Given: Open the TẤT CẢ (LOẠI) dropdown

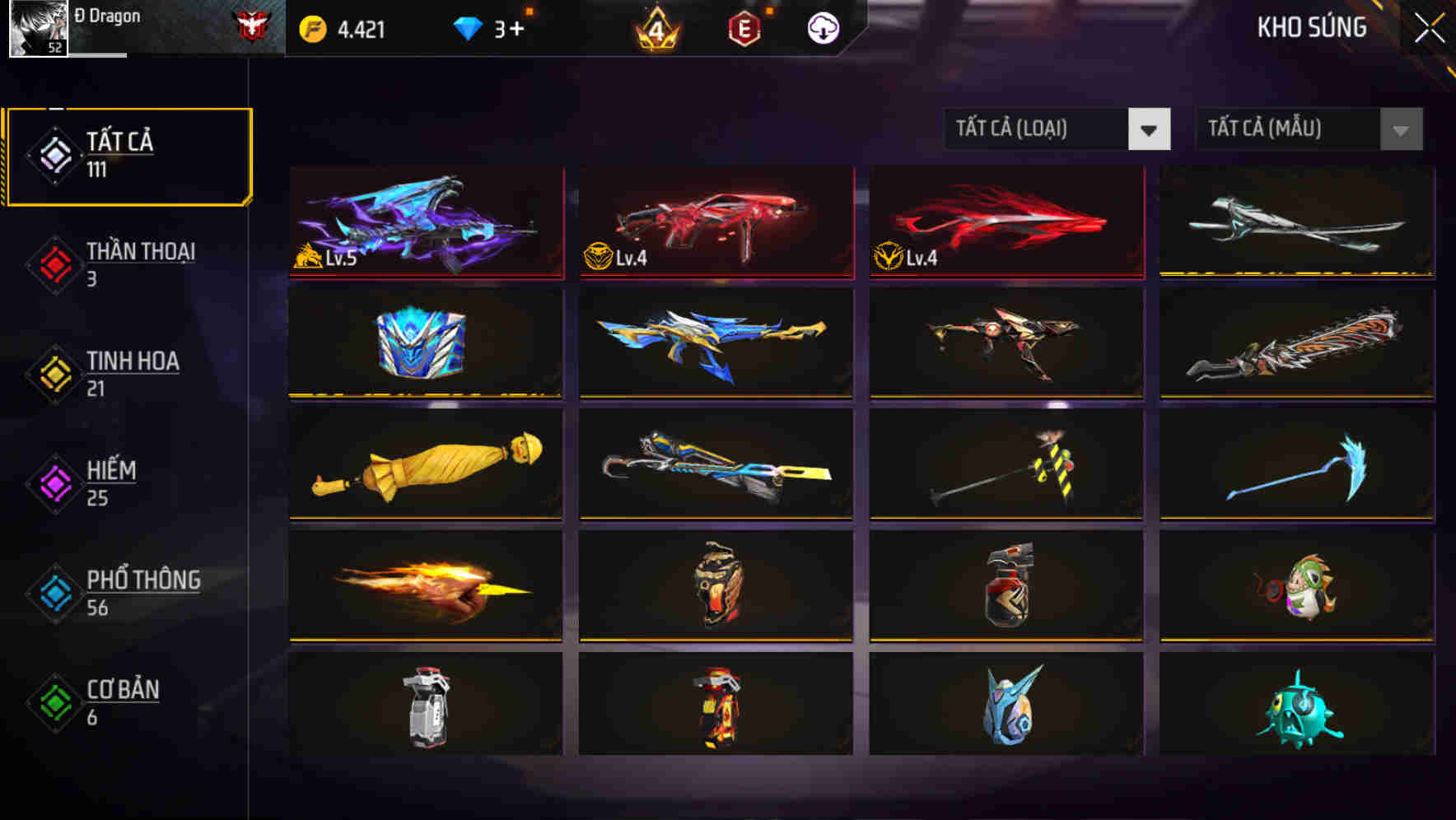Looking at the screenshot, I should tap(1034, 129).
